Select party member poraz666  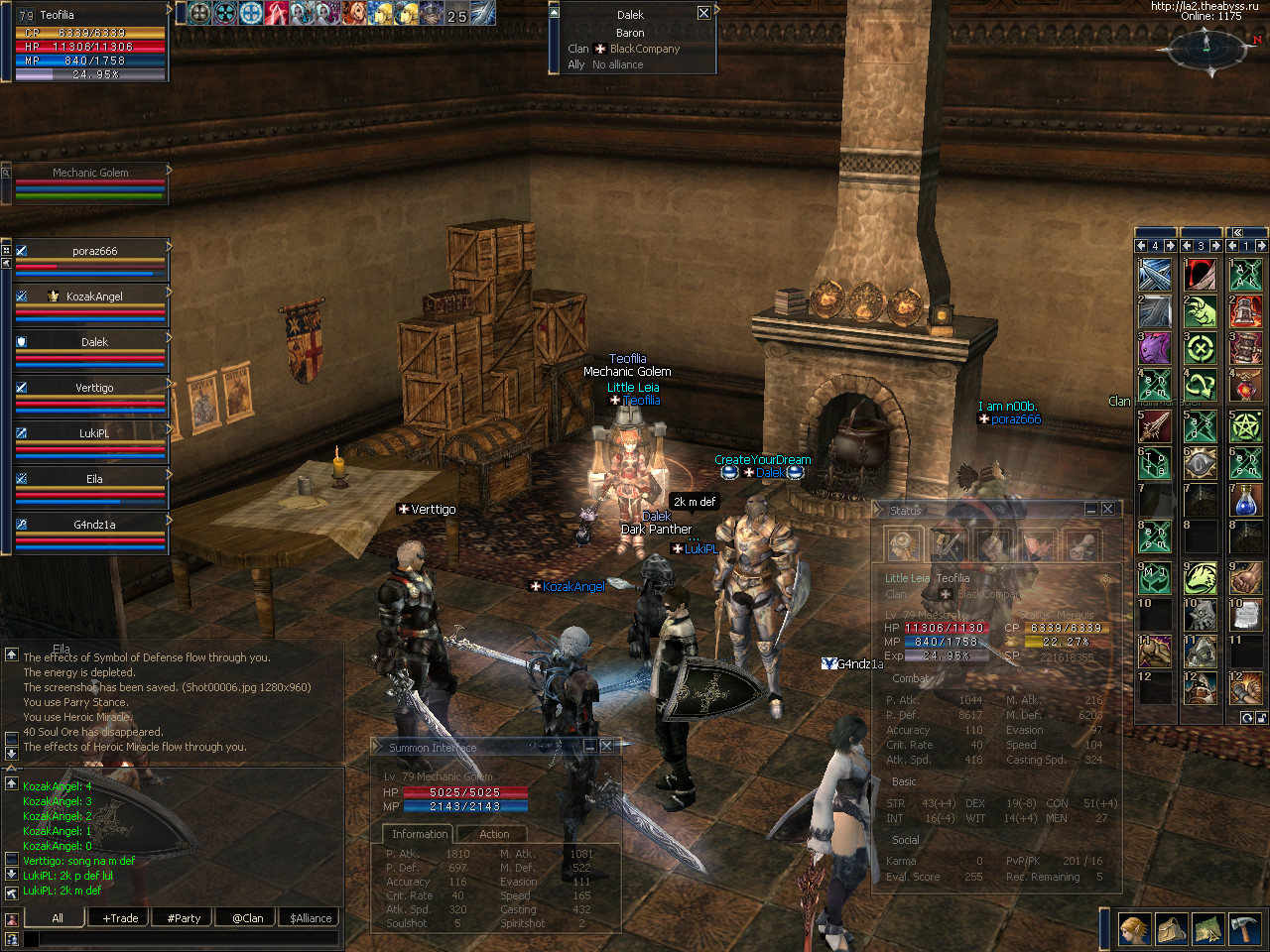click(x=94, y=251)
